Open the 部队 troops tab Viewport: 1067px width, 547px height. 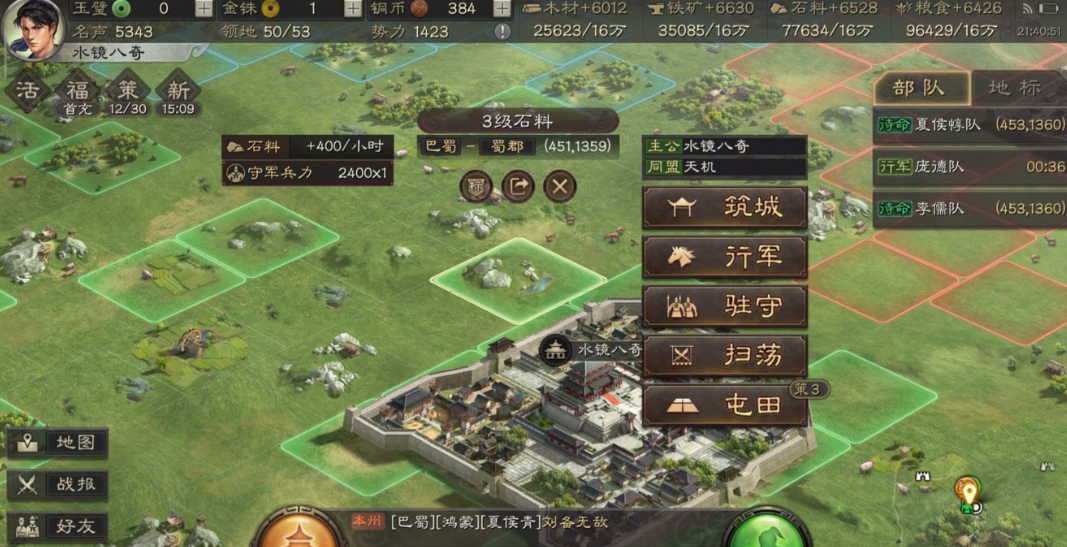[919, 88]
